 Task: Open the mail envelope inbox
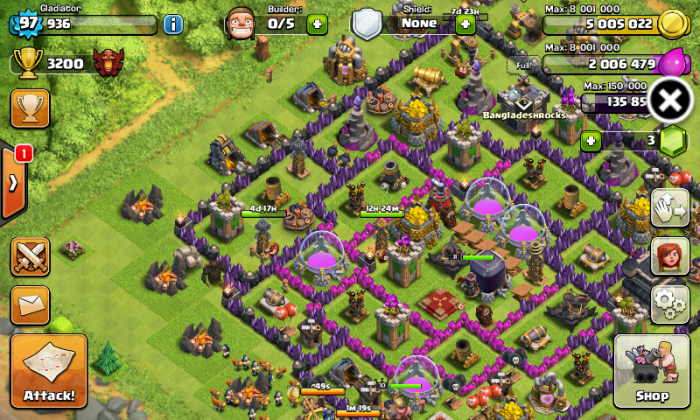coord(30,306)
